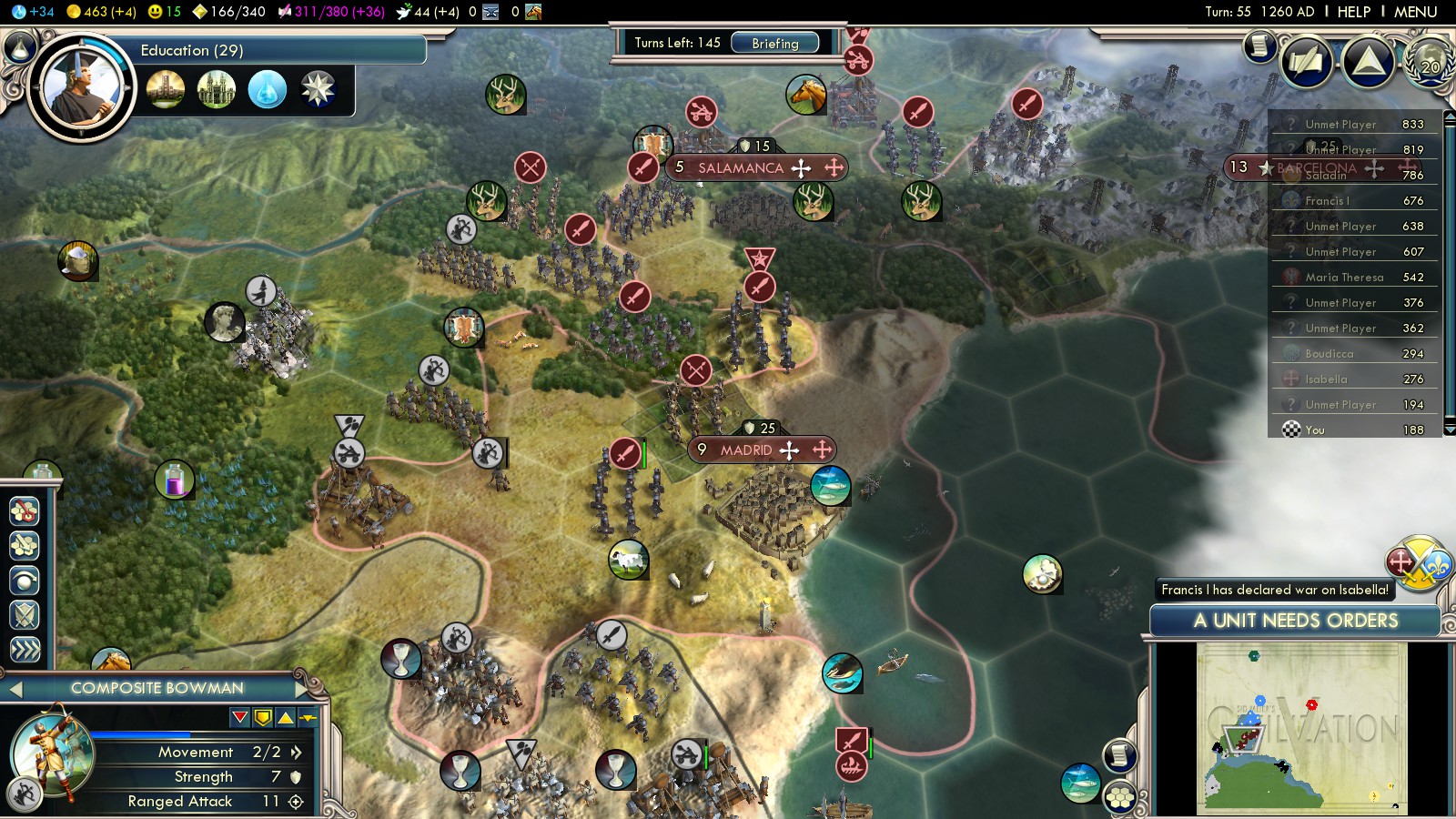
Task: Choose the triple chevron unit action button
Action: (x=25, y=649)
